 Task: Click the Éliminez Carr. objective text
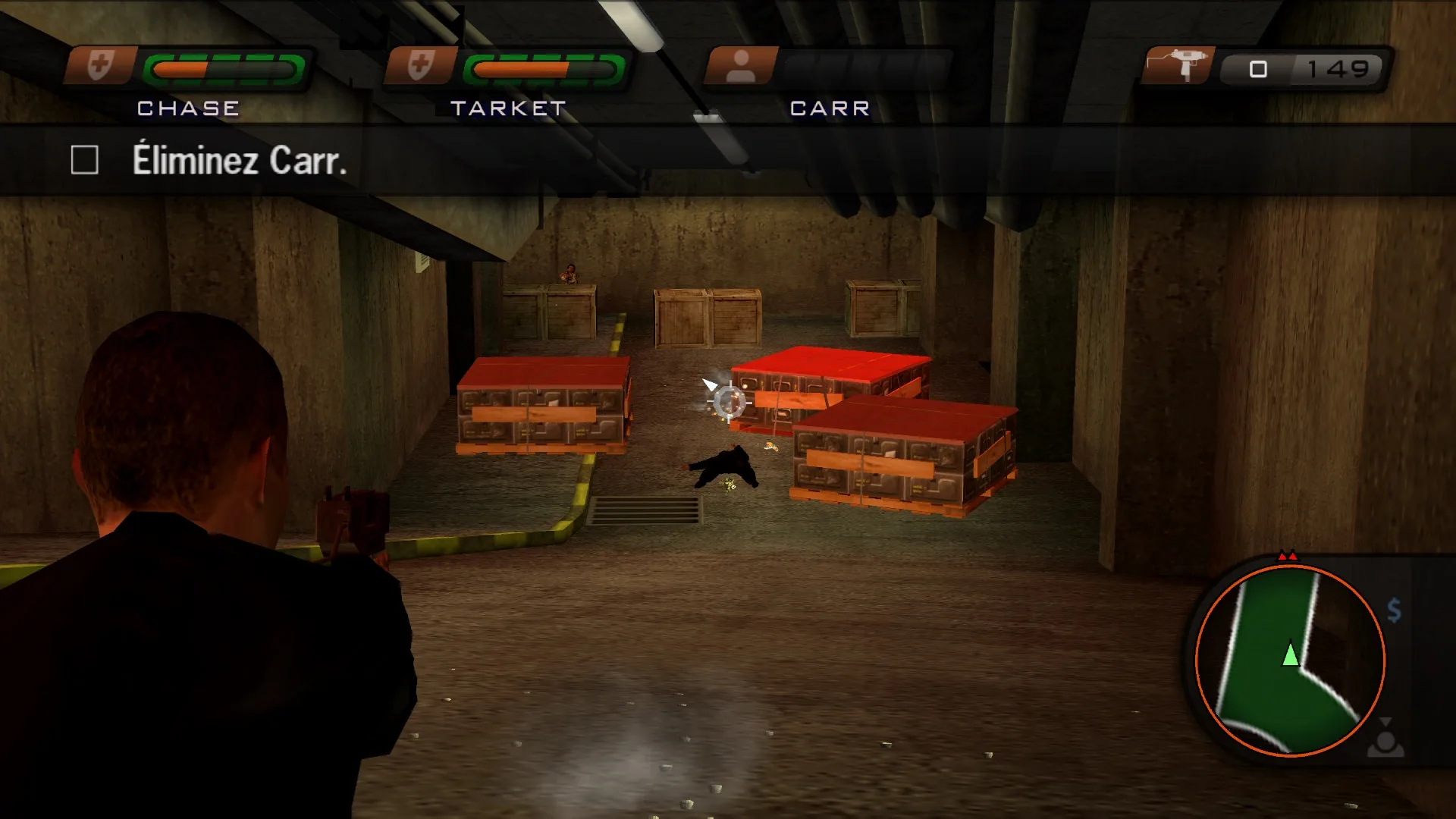241,159
